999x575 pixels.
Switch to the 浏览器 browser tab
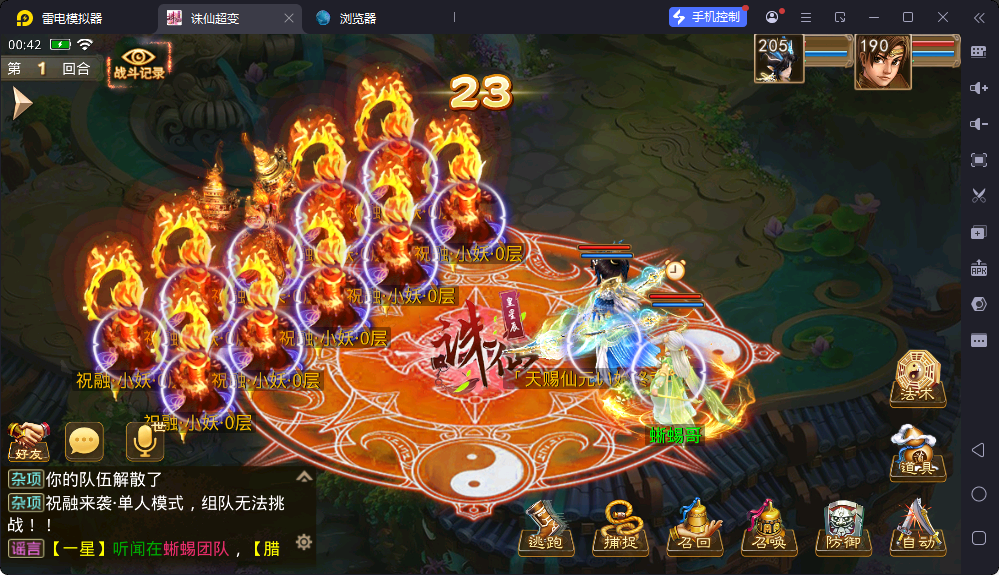[x=357, y=18]
